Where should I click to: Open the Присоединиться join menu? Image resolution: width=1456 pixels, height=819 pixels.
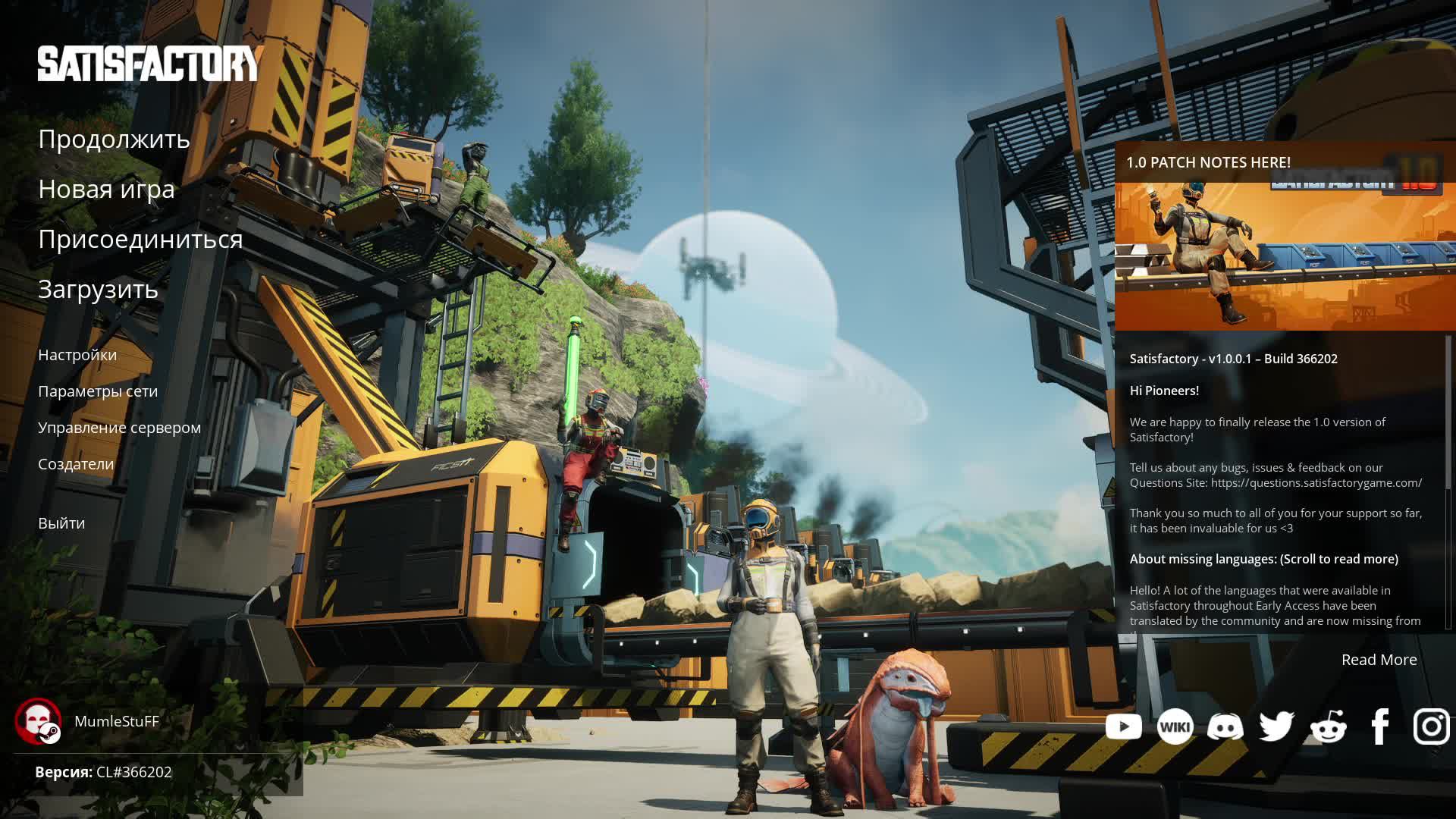click(x=140, y=240)
